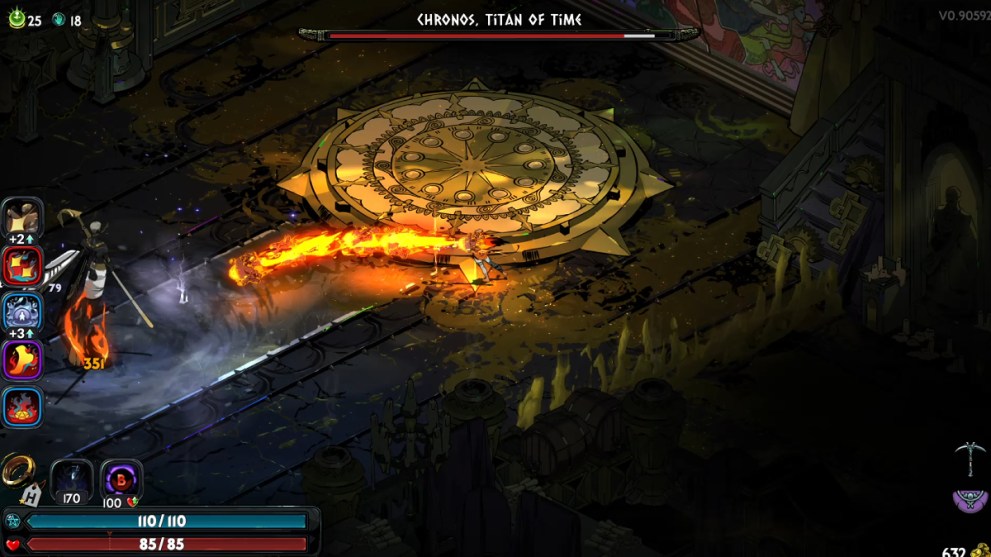Choose the purple flame boon icon
991x557 pixels.
point(22,359)
